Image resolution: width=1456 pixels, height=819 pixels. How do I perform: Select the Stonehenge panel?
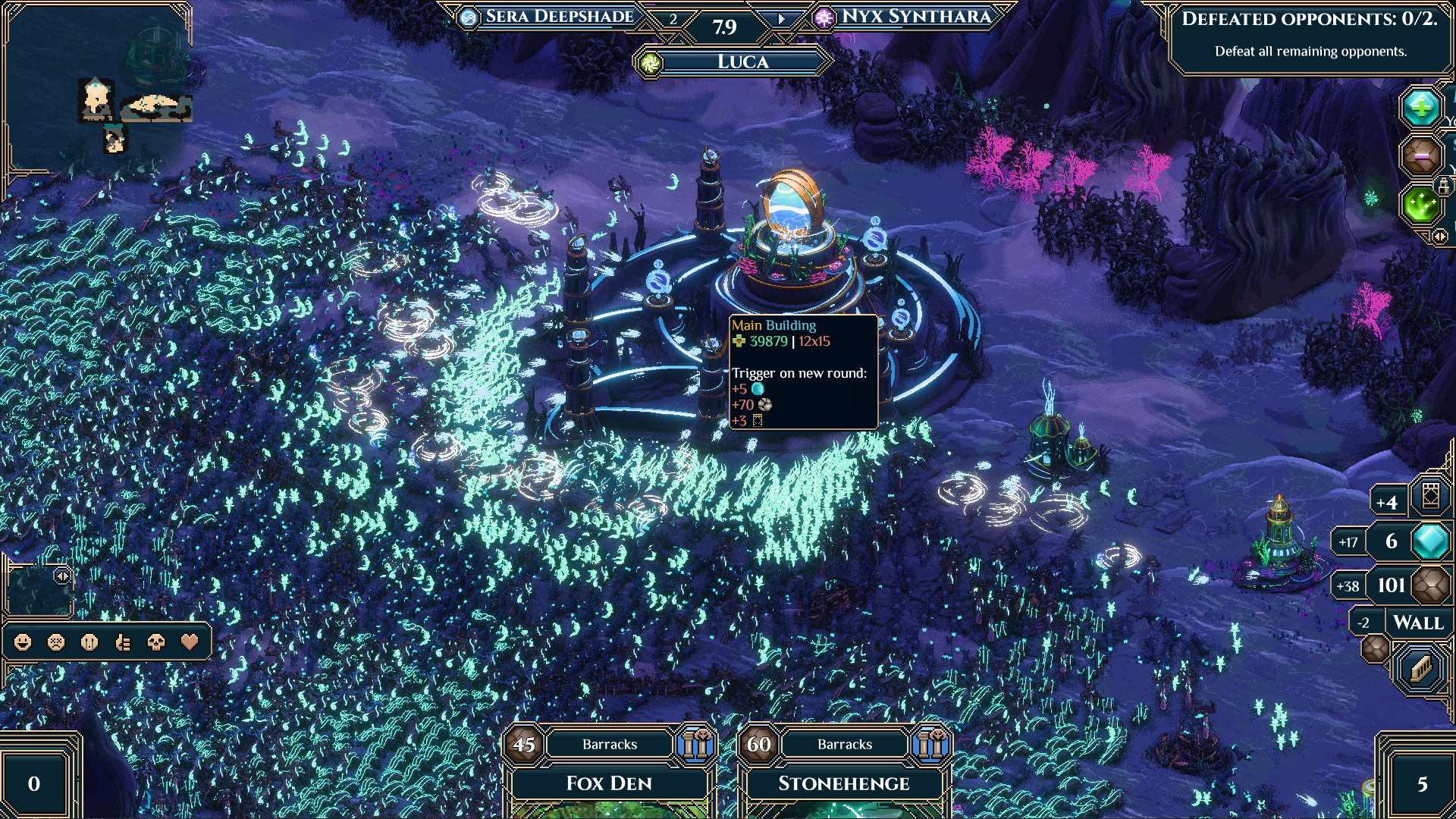tap(844, 783)
